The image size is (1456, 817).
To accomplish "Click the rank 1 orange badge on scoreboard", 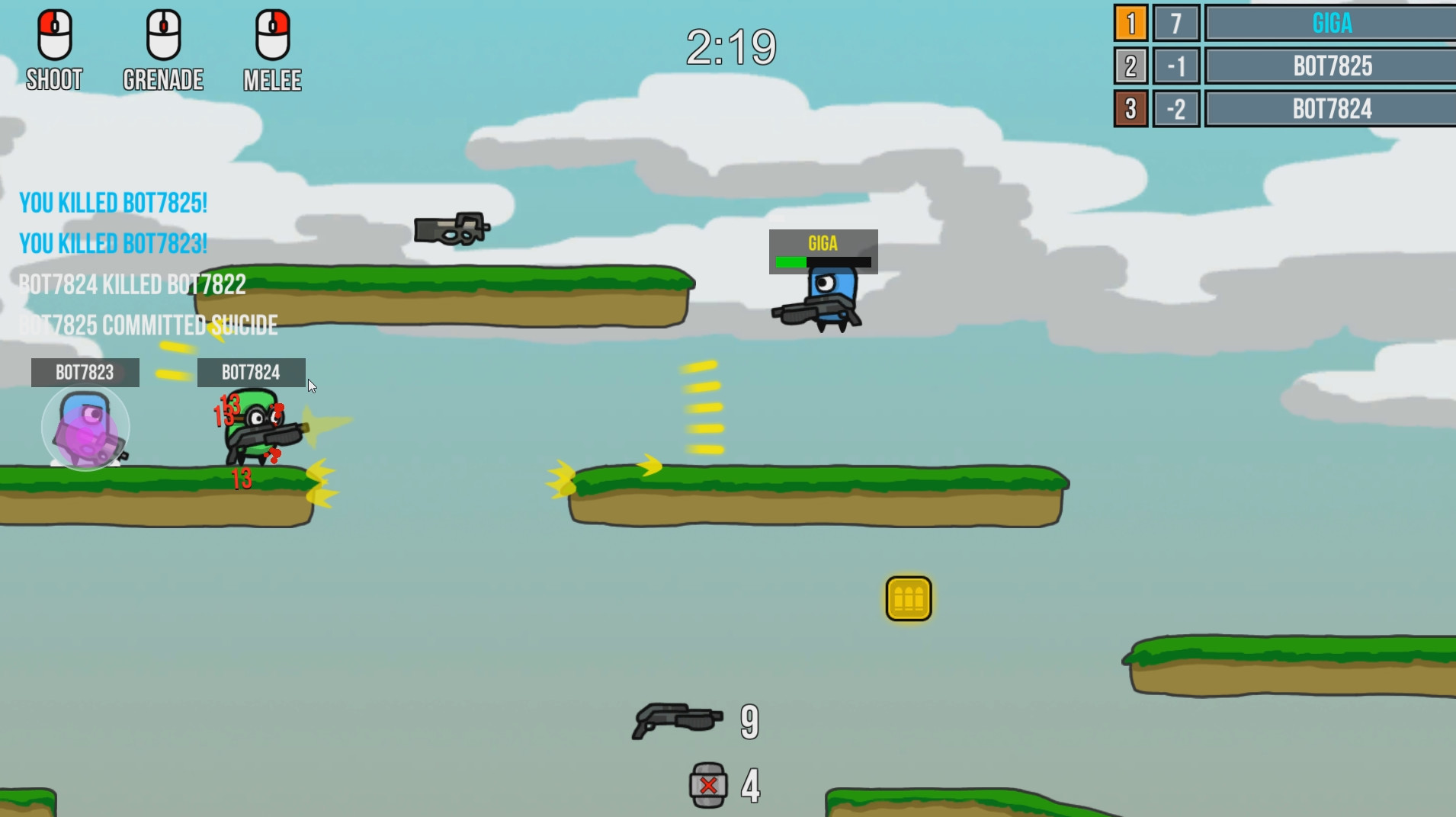I will (1131, 24).
